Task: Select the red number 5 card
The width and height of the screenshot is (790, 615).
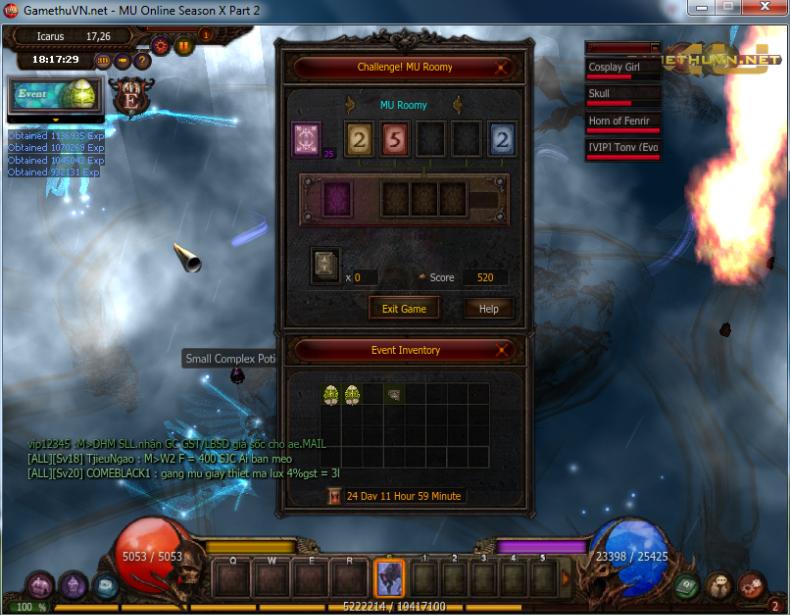Action: pyautogui.click(x=395, y=139)
